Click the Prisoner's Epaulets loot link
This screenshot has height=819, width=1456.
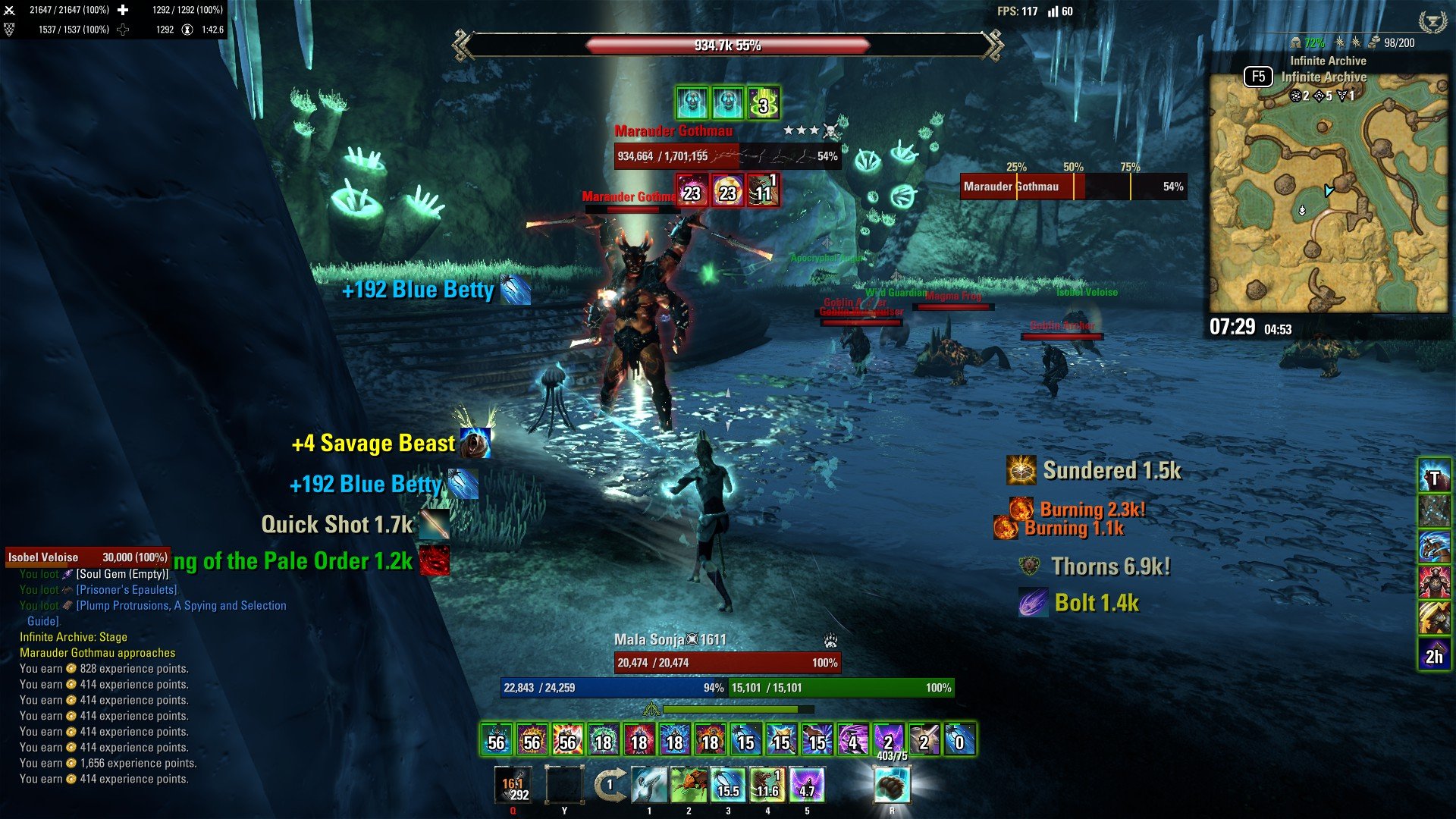click(127, 590)
